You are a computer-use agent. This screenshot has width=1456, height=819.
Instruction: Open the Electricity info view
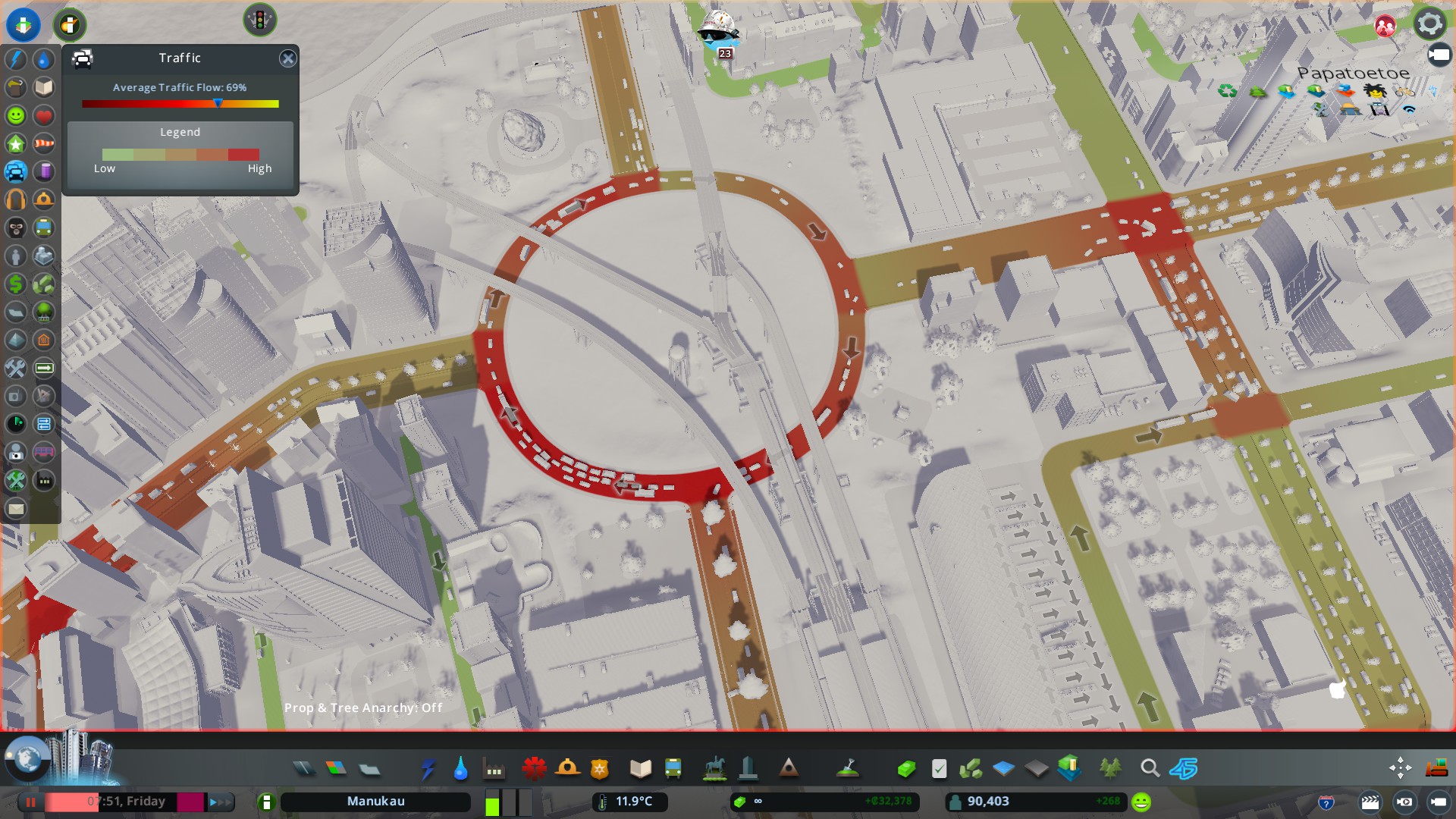point(16,60)
